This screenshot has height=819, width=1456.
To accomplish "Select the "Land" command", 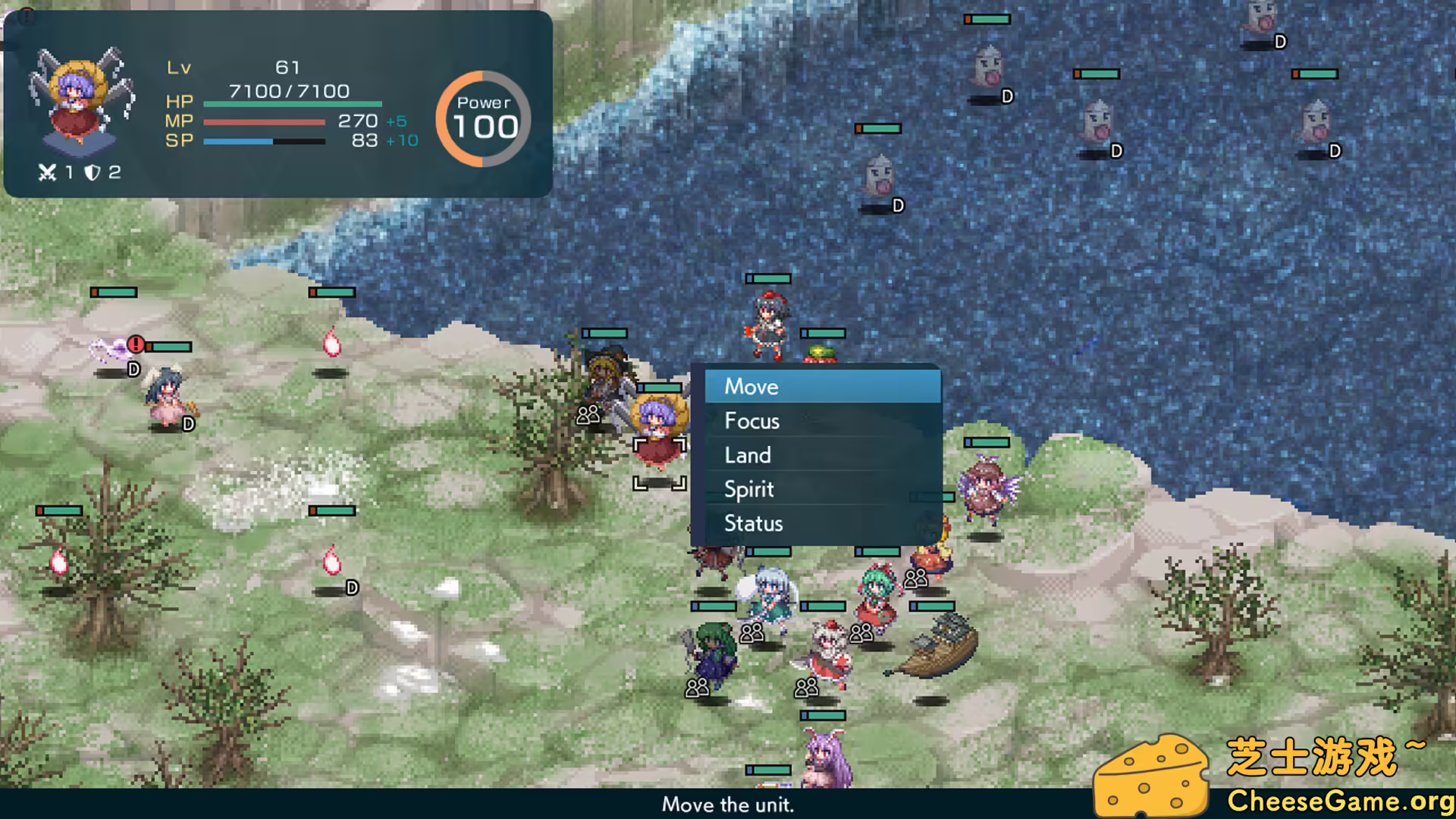I will (748, 455).
